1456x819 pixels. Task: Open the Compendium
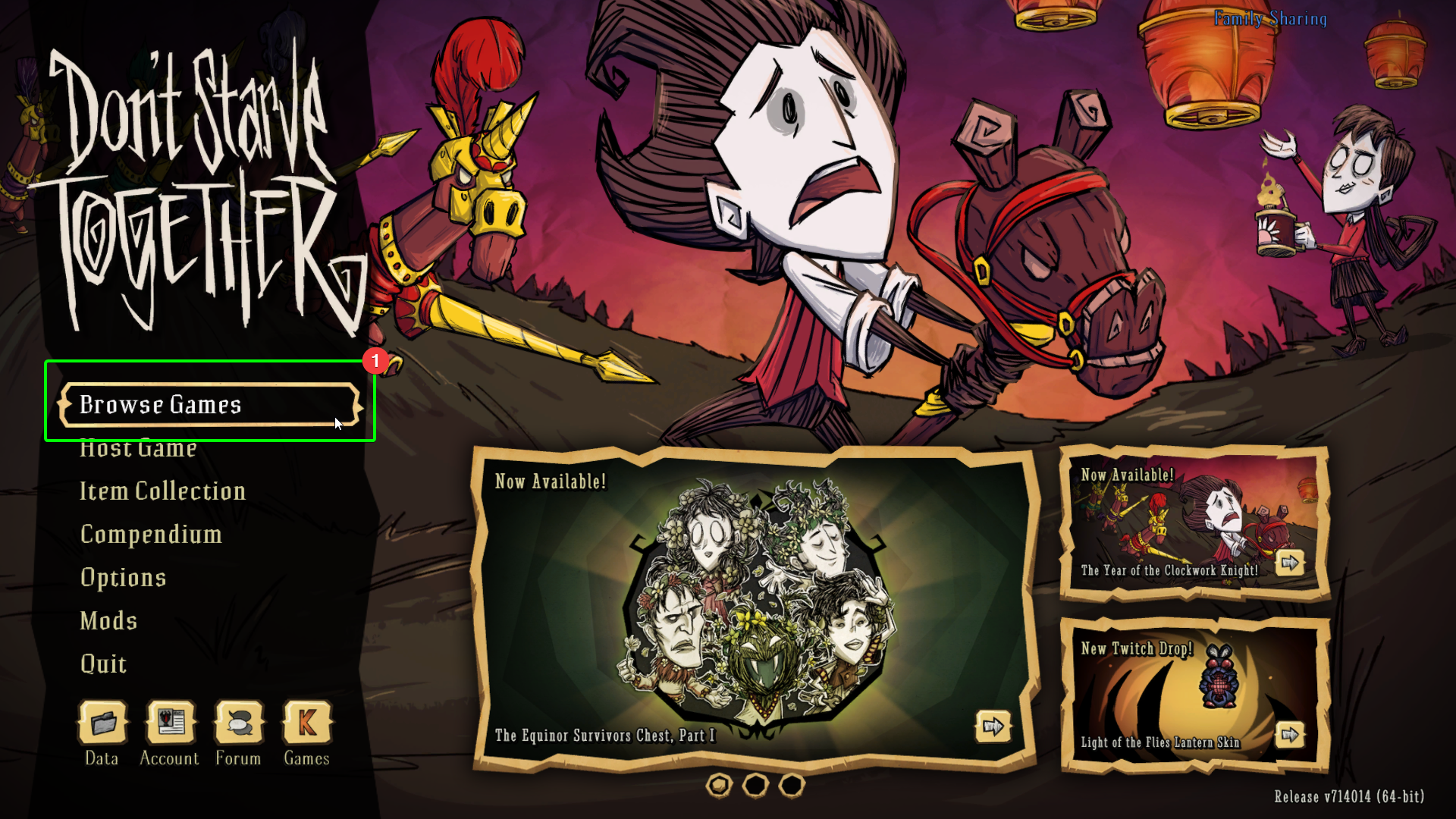coord(151,535)
